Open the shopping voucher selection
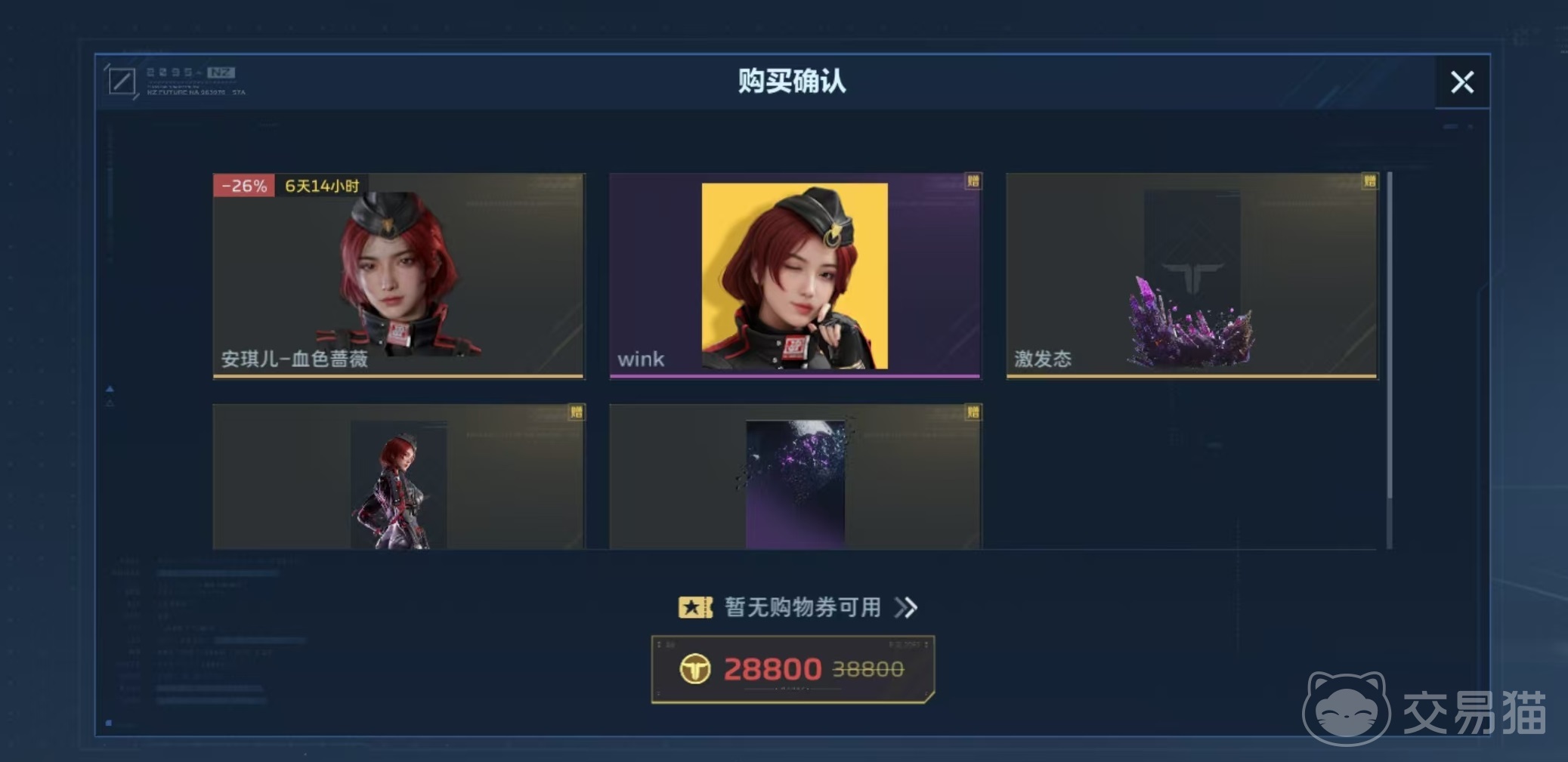The width and height of the screenshot is (1568, 762). point(798,607)
